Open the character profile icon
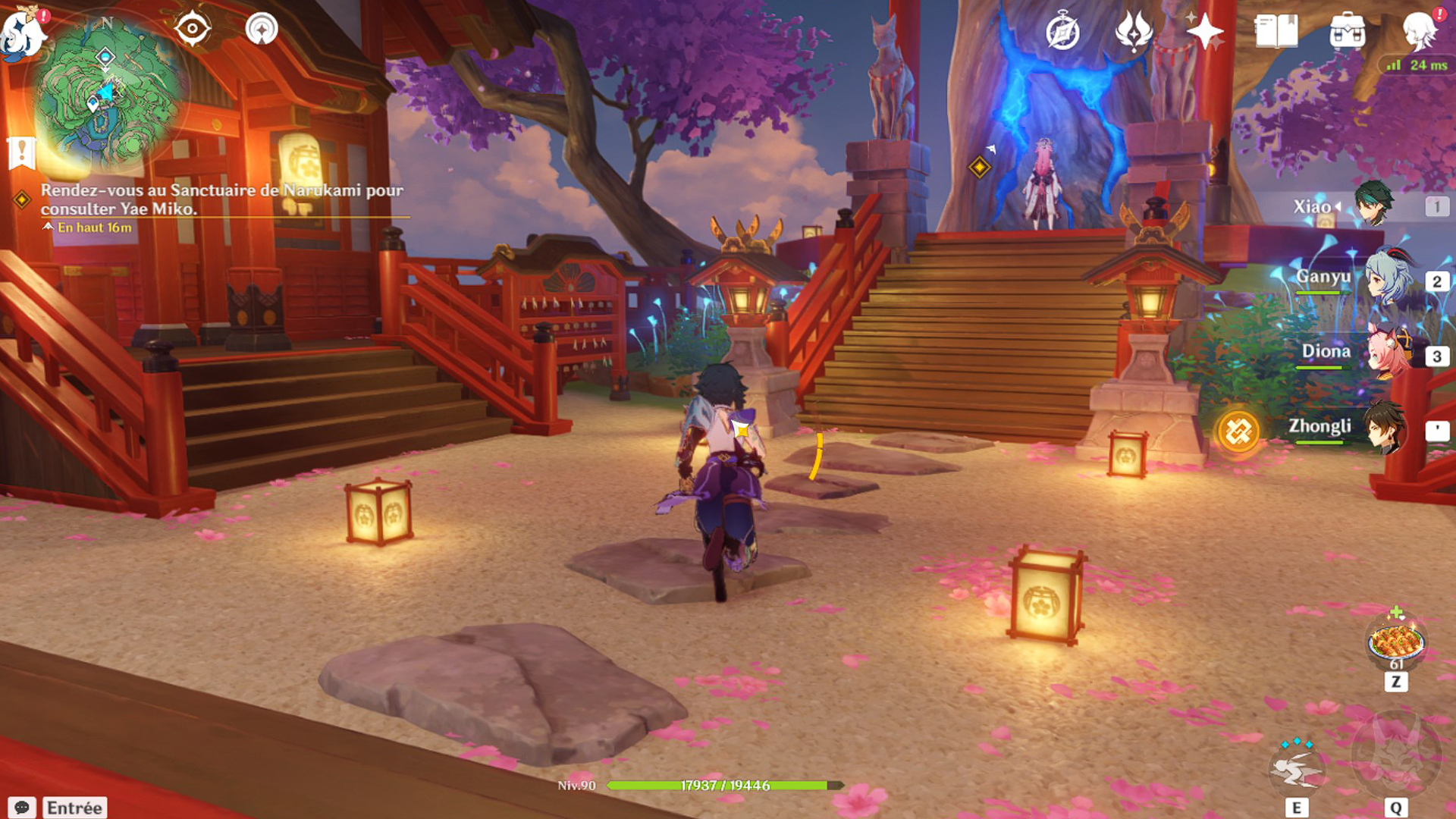Image resolution: width=1456 pixels, height=819 pixels. tap(1419, 32)
